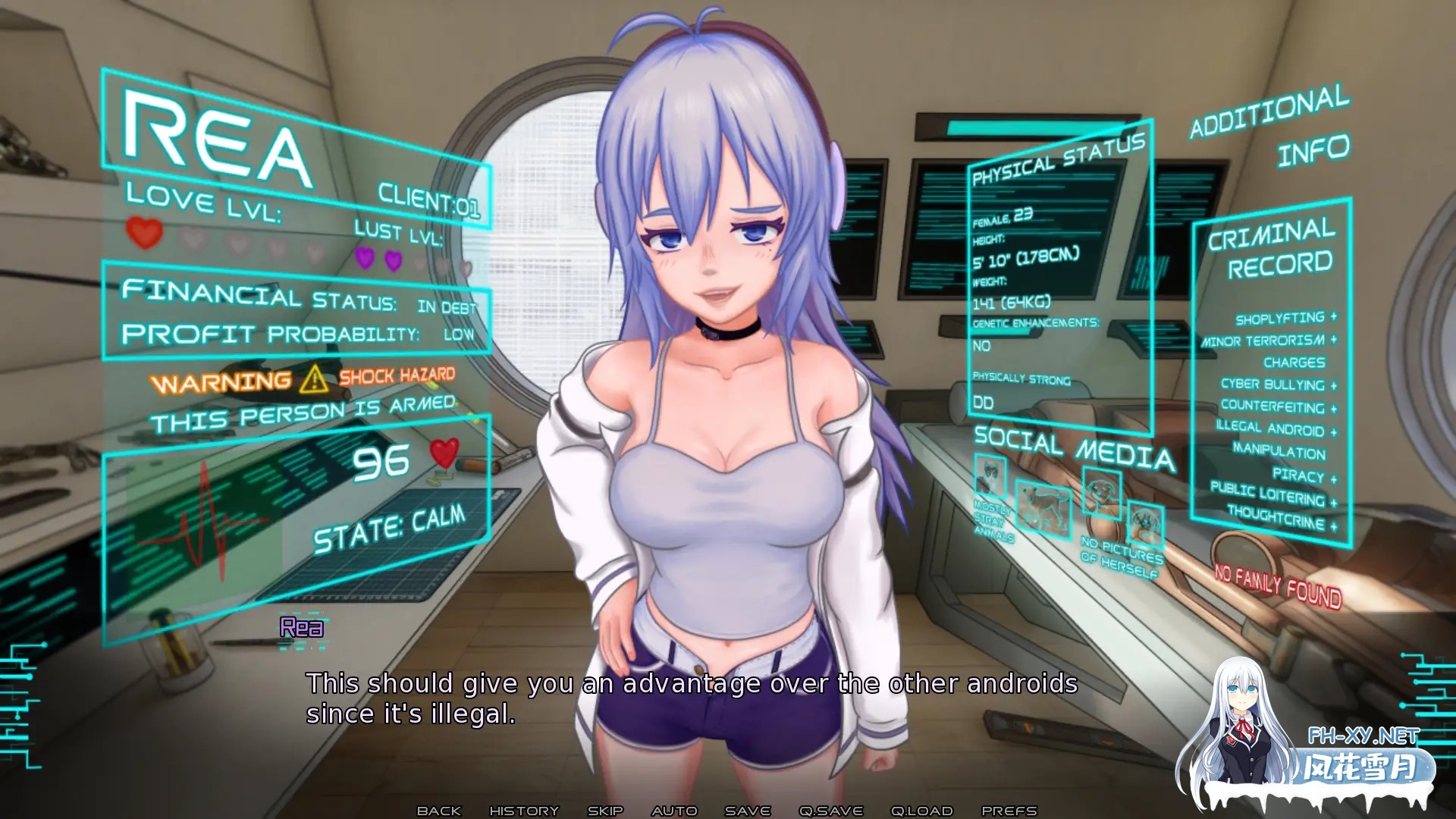Click the EKG heartbeat graph display
Screen dimensions: 1456x819
pyautogui.click(x=205, y=523)
